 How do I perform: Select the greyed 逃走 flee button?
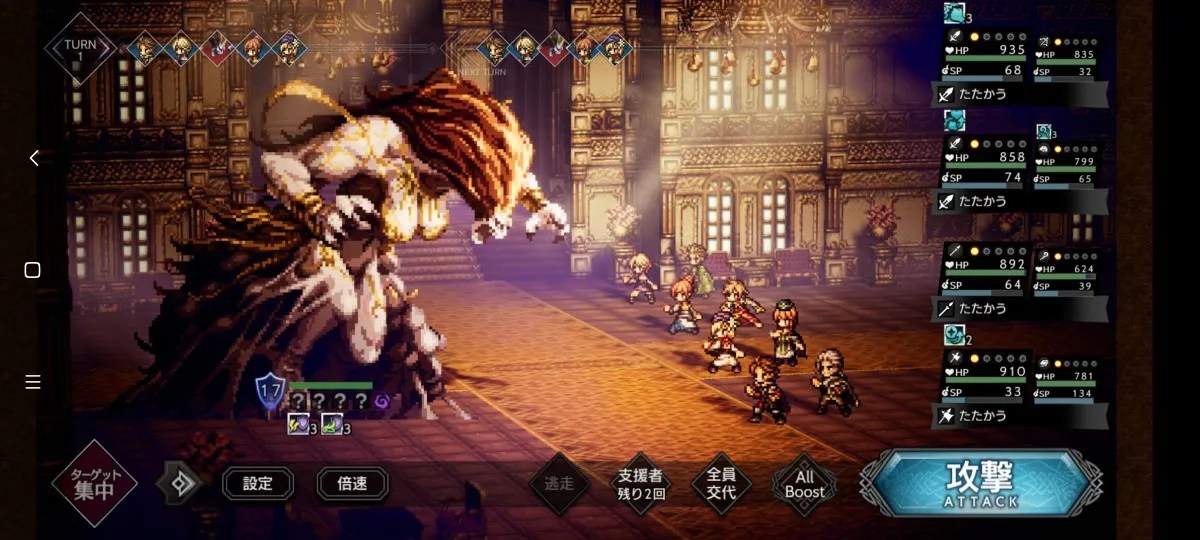tap(559, 485)
